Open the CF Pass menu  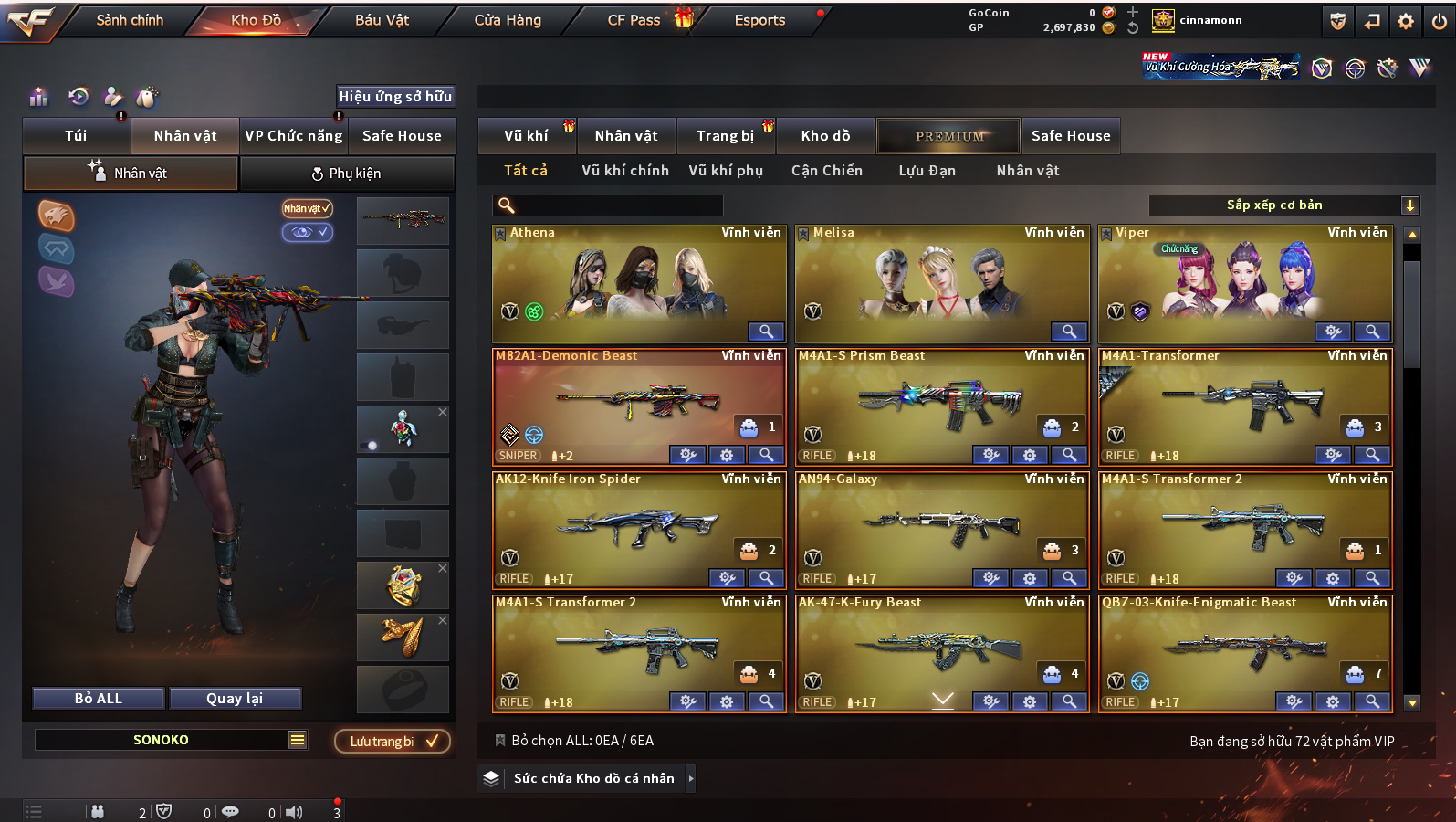(x=634, y=20)
